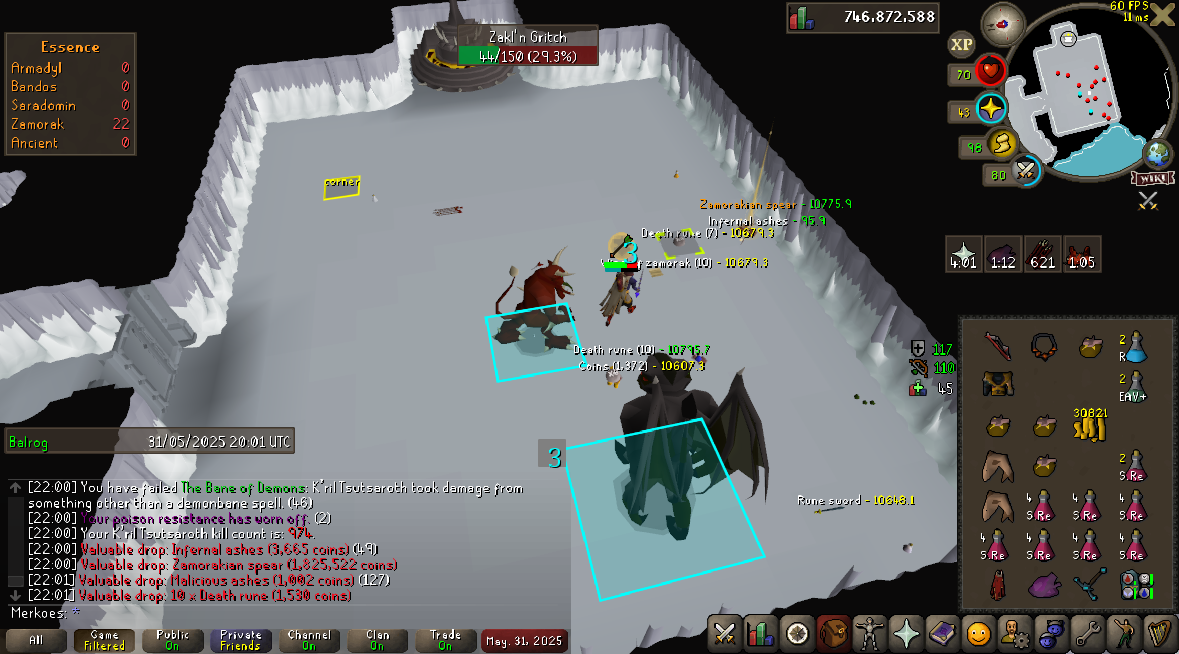Toggle the Game chat filter tab

point(104,640)
